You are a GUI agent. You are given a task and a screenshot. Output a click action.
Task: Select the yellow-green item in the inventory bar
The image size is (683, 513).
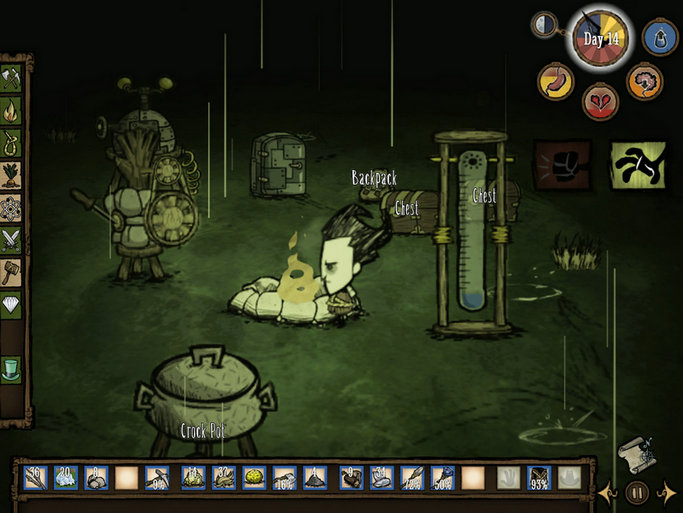[x=254, y=479]
